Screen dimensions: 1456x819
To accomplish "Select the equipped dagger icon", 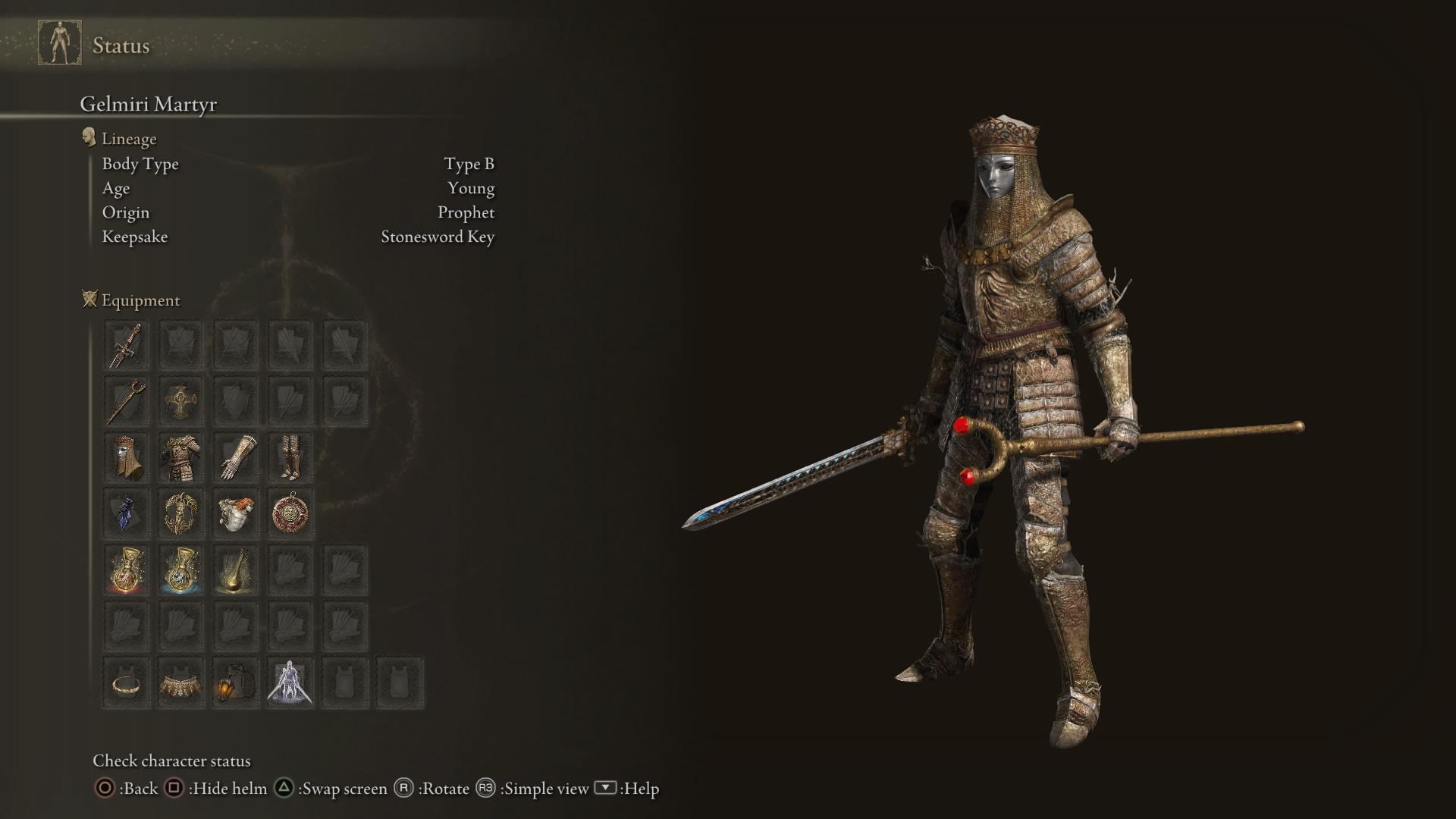I will pyautogui.click(x=125, y=344).
